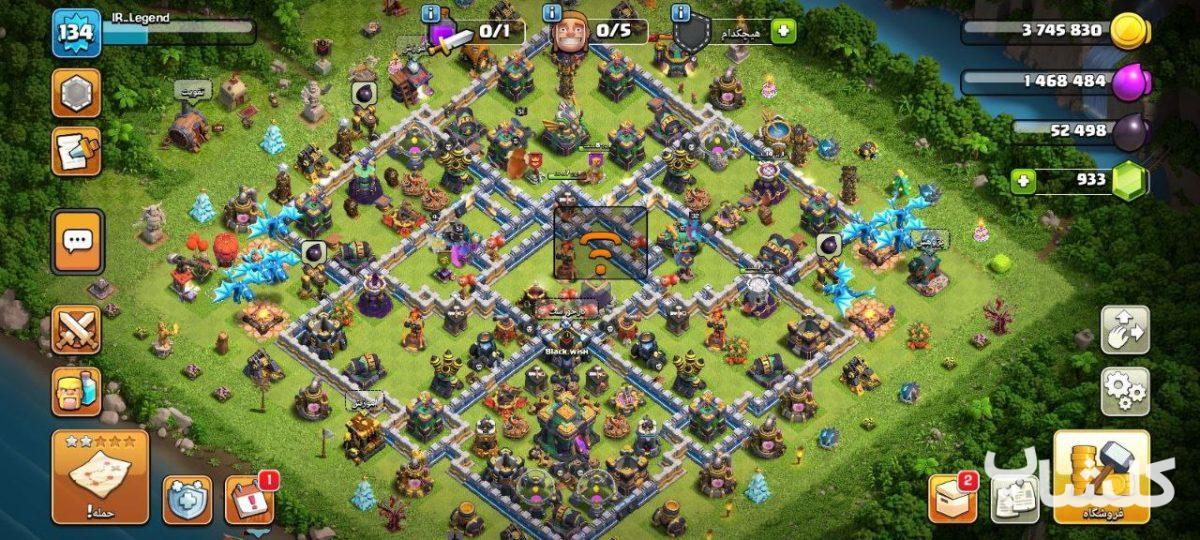
Task: Open the box inbox with two notifications
Action: pos(952,498)
